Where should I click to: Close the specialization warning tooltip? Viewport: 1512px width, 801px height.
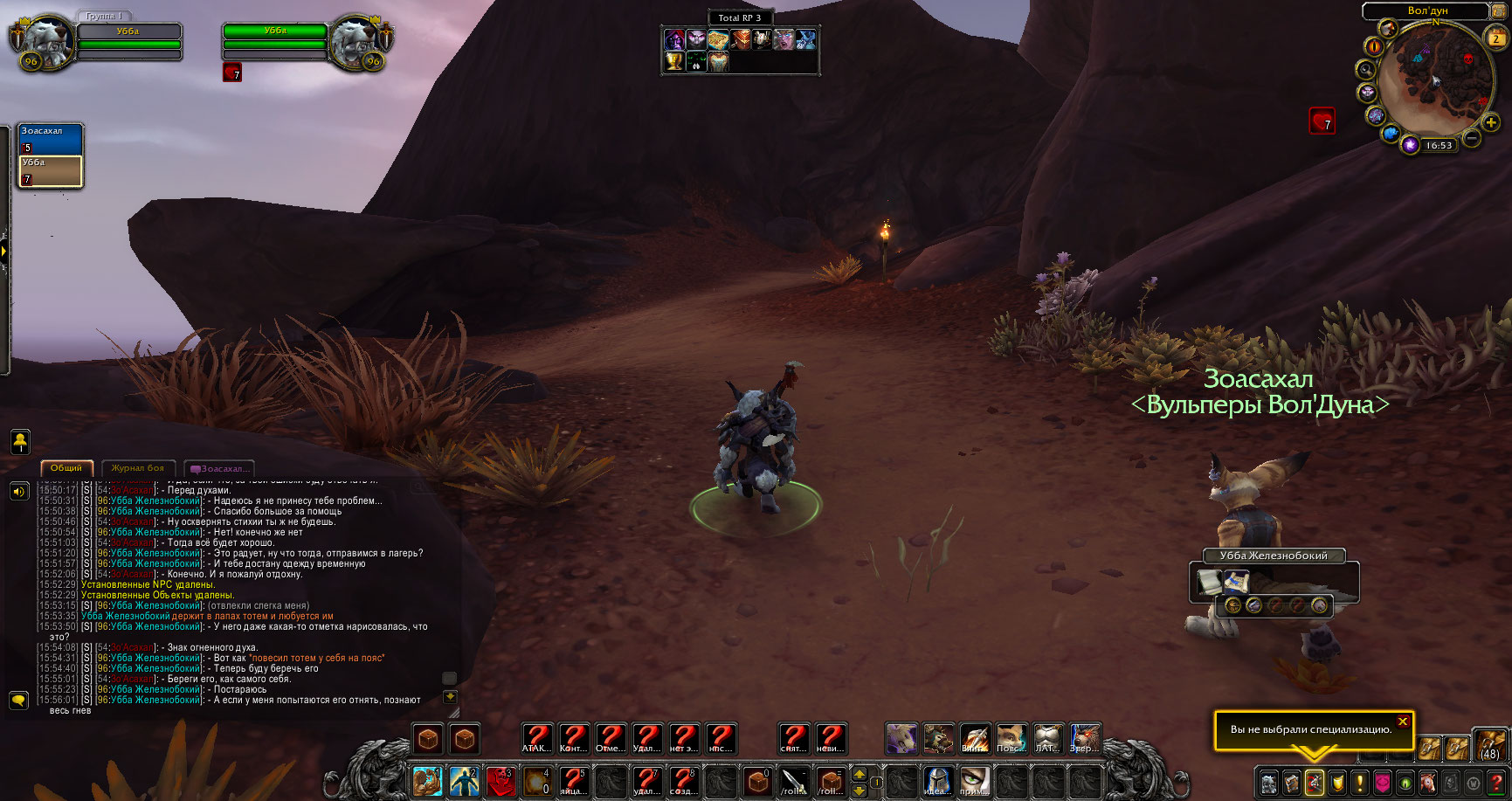[1402, 722]
